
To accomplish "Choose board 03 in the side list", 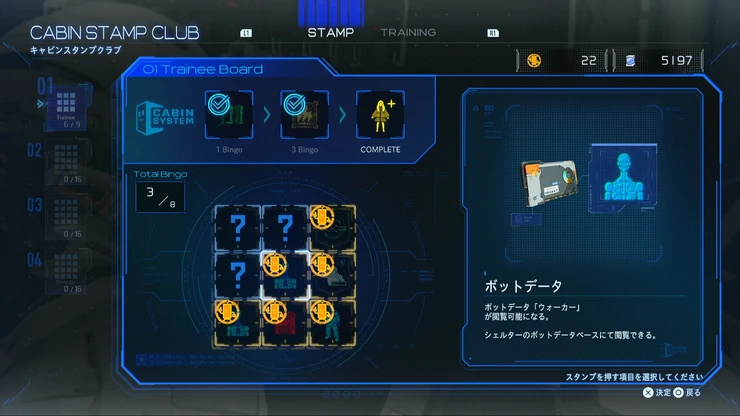I will tap(67, 218).
